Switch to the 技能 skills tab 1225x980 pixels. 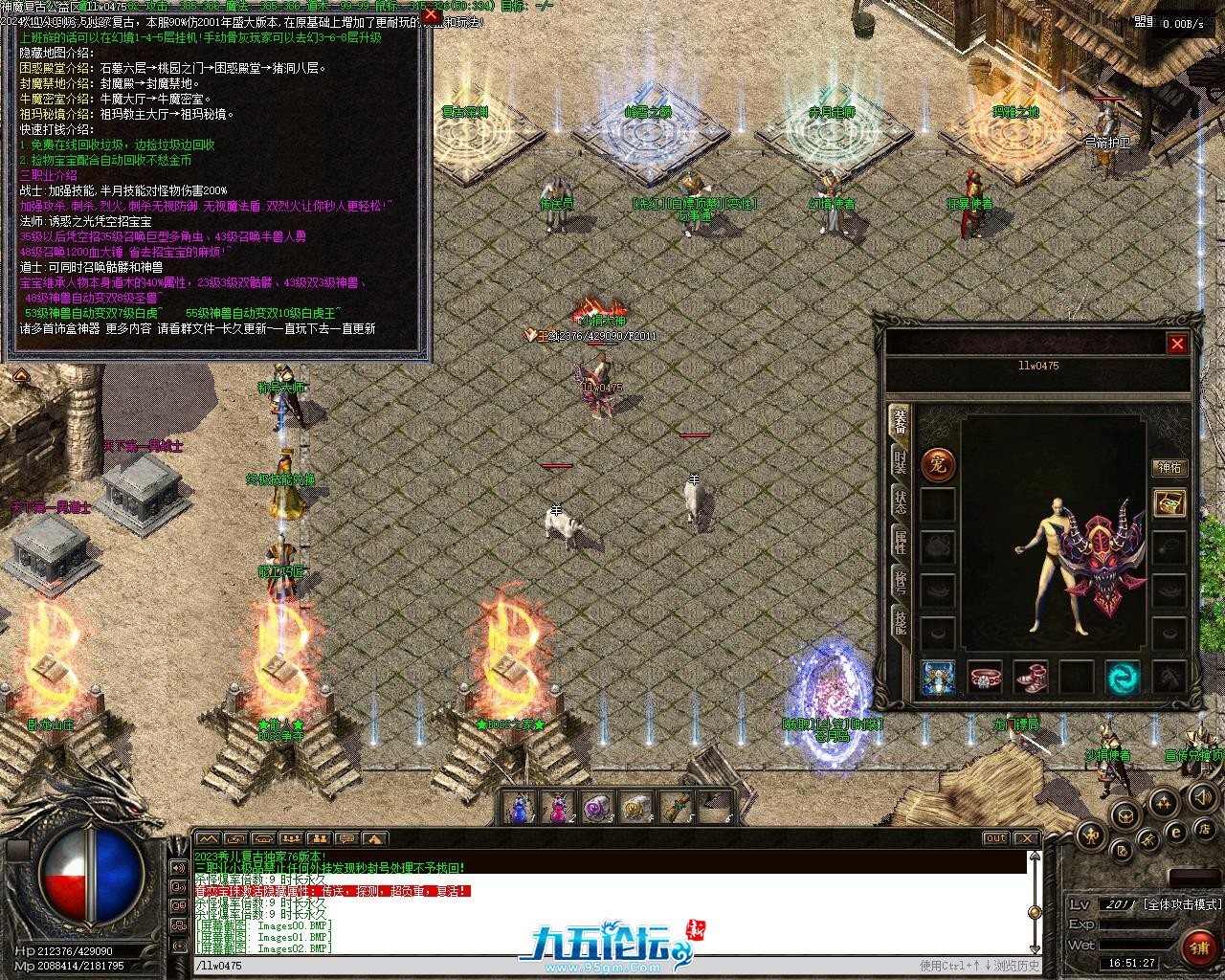(x=901, y=623)
